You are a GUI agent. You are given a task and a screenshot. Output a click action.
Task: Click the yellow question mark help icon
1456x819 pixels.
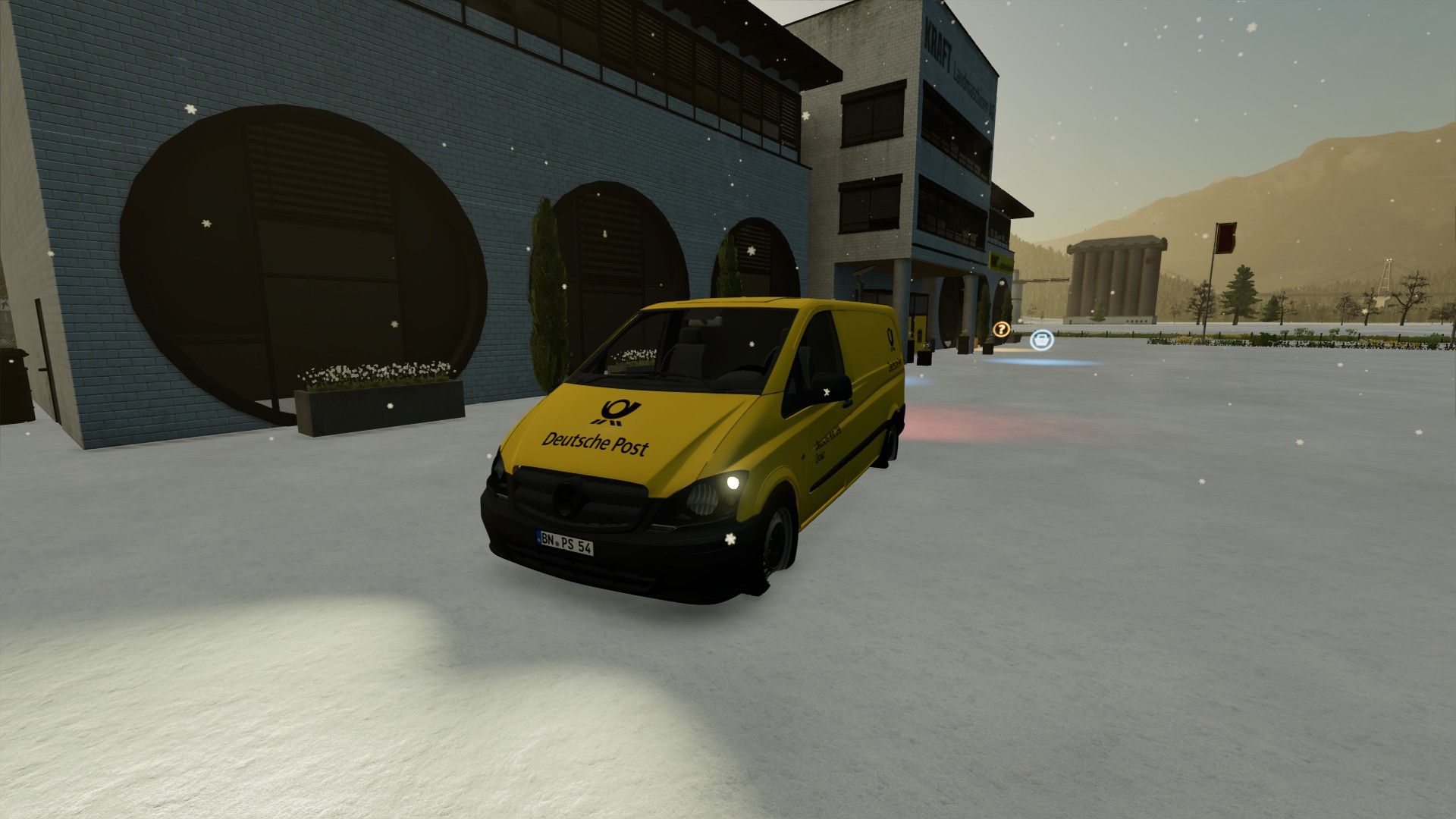tap(1002, 329)
